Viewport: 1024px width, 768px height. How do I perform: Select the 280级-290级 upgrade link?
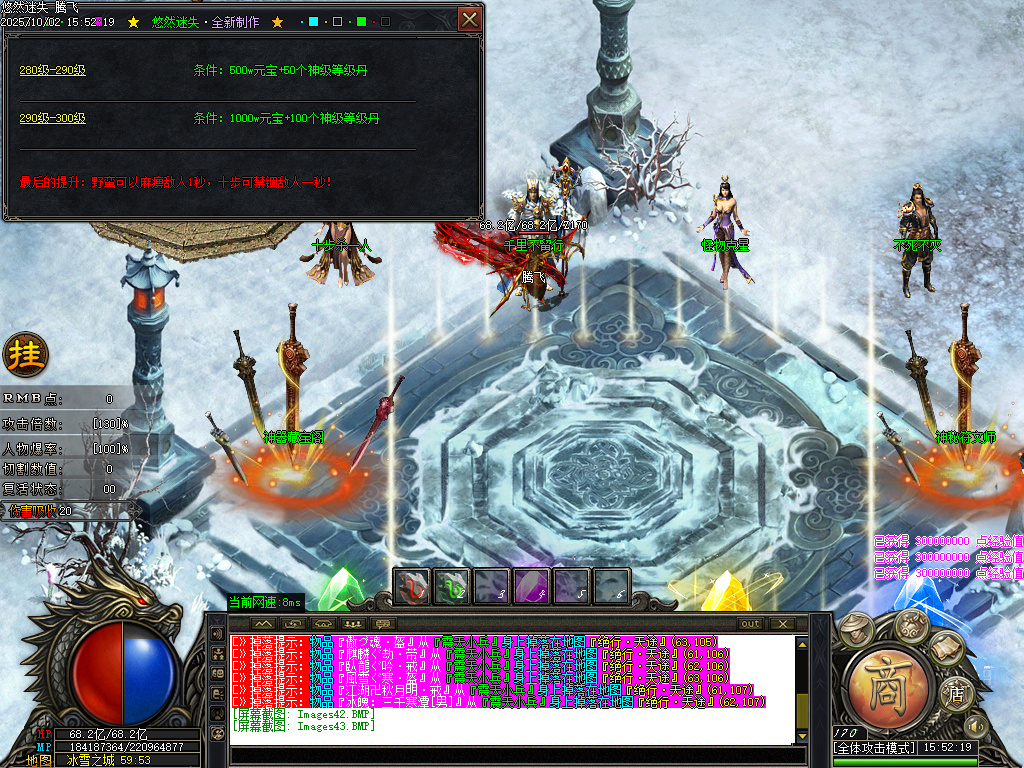click(53, 70)
